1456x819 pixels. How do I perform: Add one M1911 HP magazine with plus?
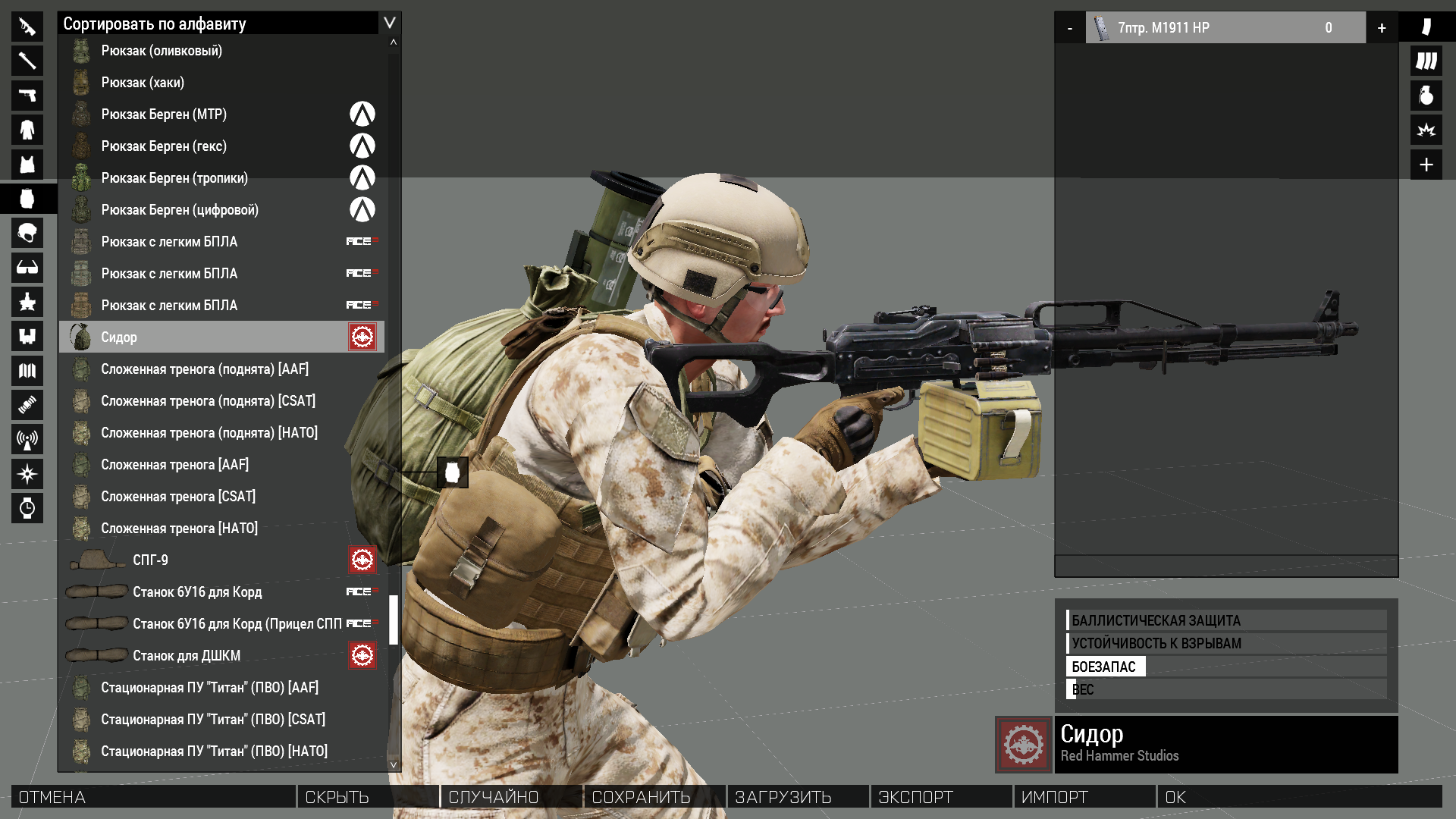pos(1382,28)
